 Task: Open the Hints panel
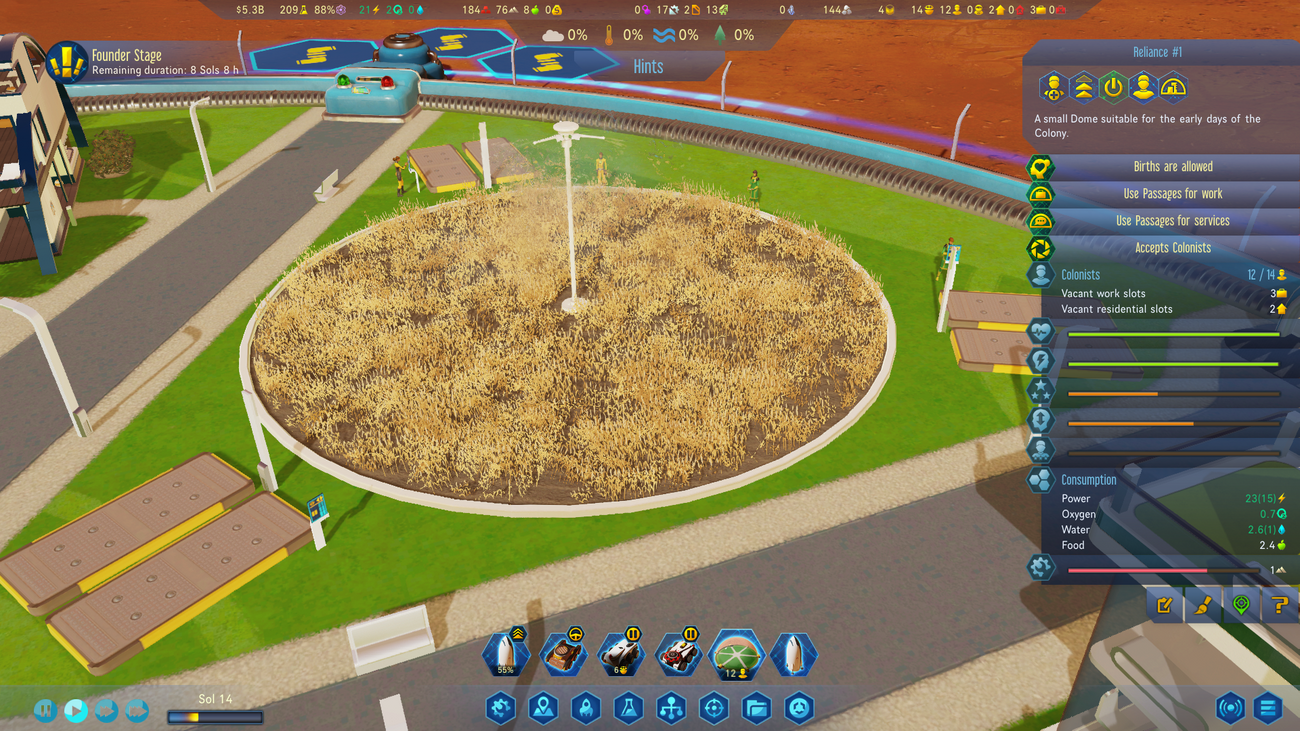pyautogui.click(x=648, y=67)
